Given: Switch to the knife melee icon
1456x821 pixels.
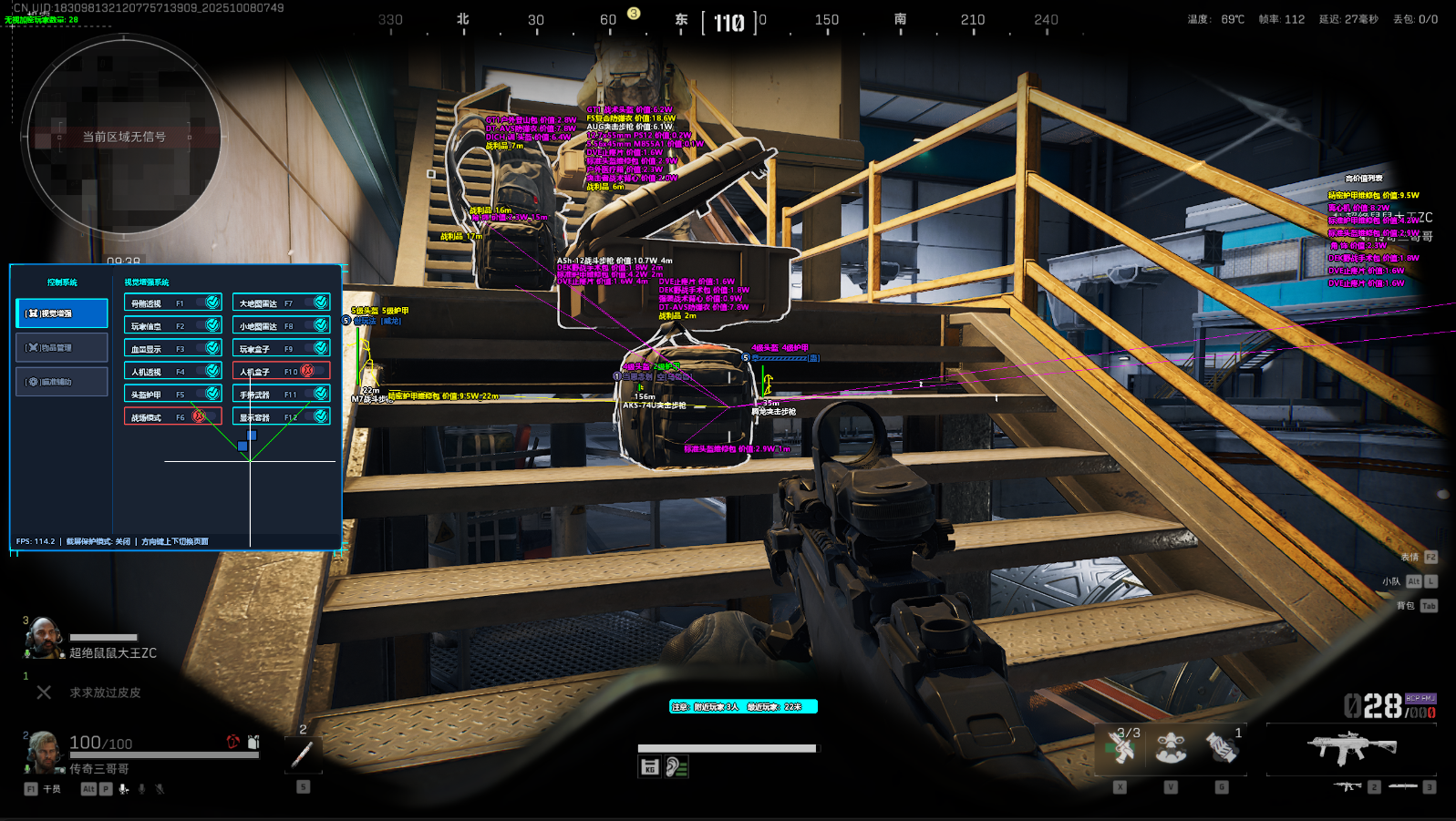Looking at the screenshot, I should pyautogui.click(x=1402, y=786).
